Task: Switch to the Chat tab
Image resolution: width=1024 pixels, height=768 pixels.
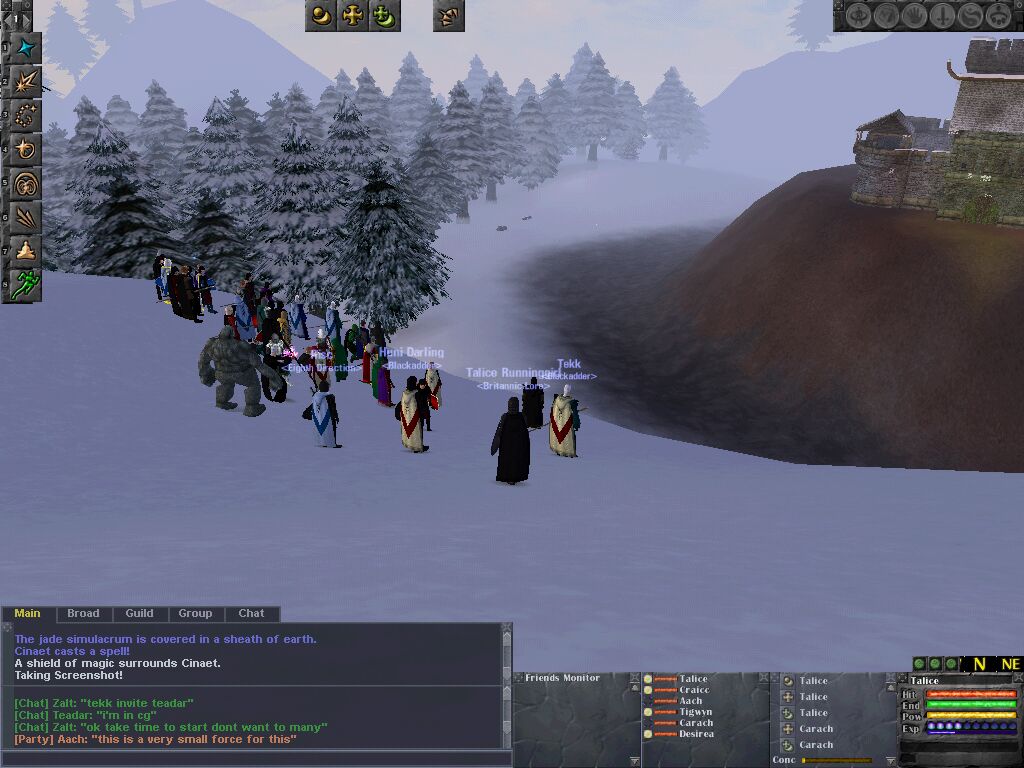Action: [x=251, y=613]
